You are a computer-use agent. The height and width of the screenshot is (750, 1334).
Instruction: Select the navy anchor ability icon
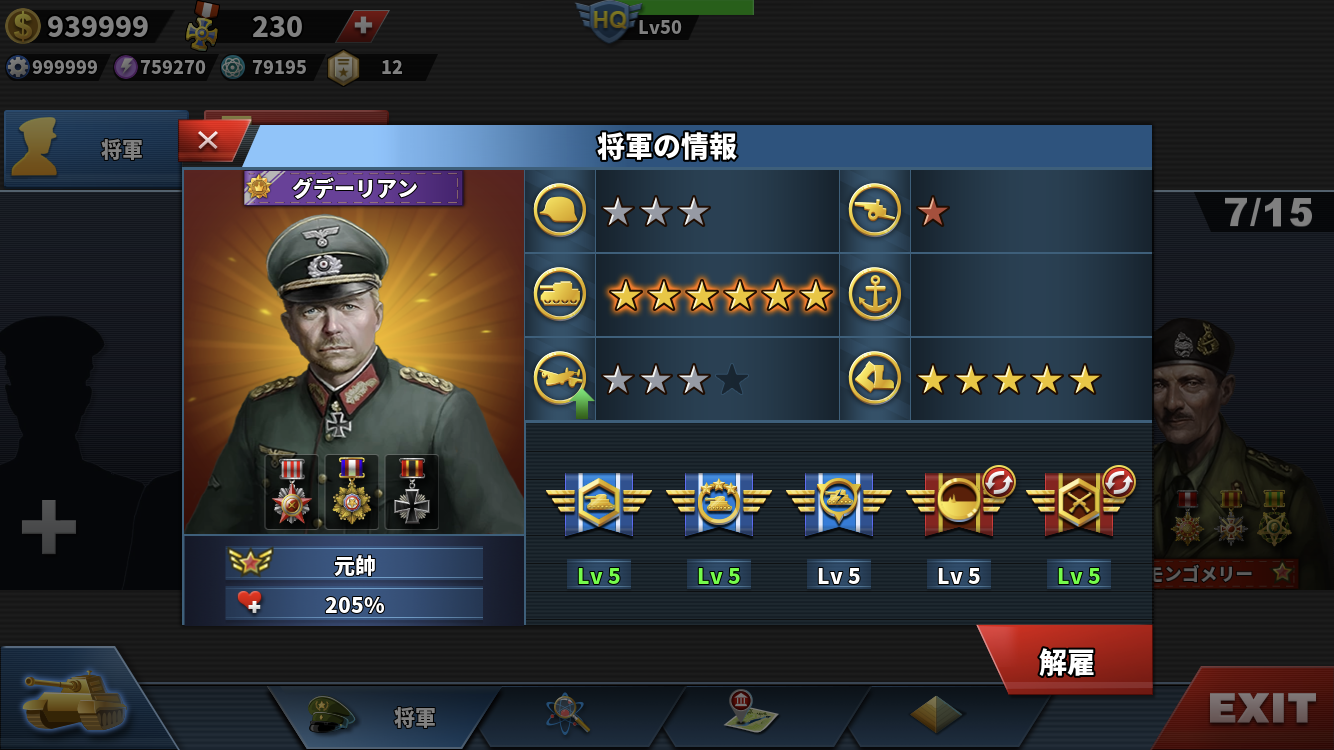pyautogui.click(x=875, y=295)
